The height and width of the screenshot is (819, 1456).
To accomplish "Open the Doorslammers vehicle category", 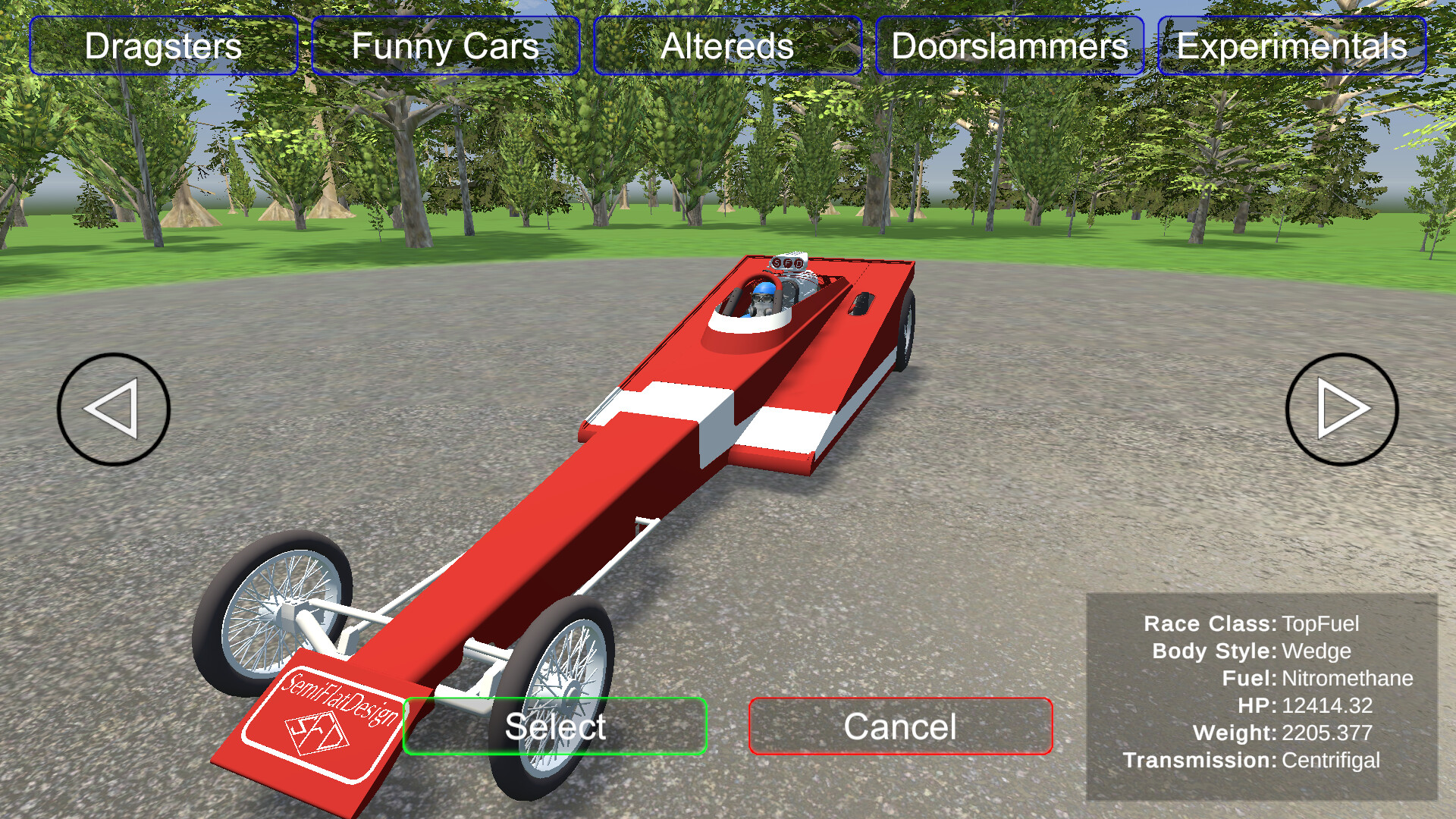I will [x=1009, y=47].
